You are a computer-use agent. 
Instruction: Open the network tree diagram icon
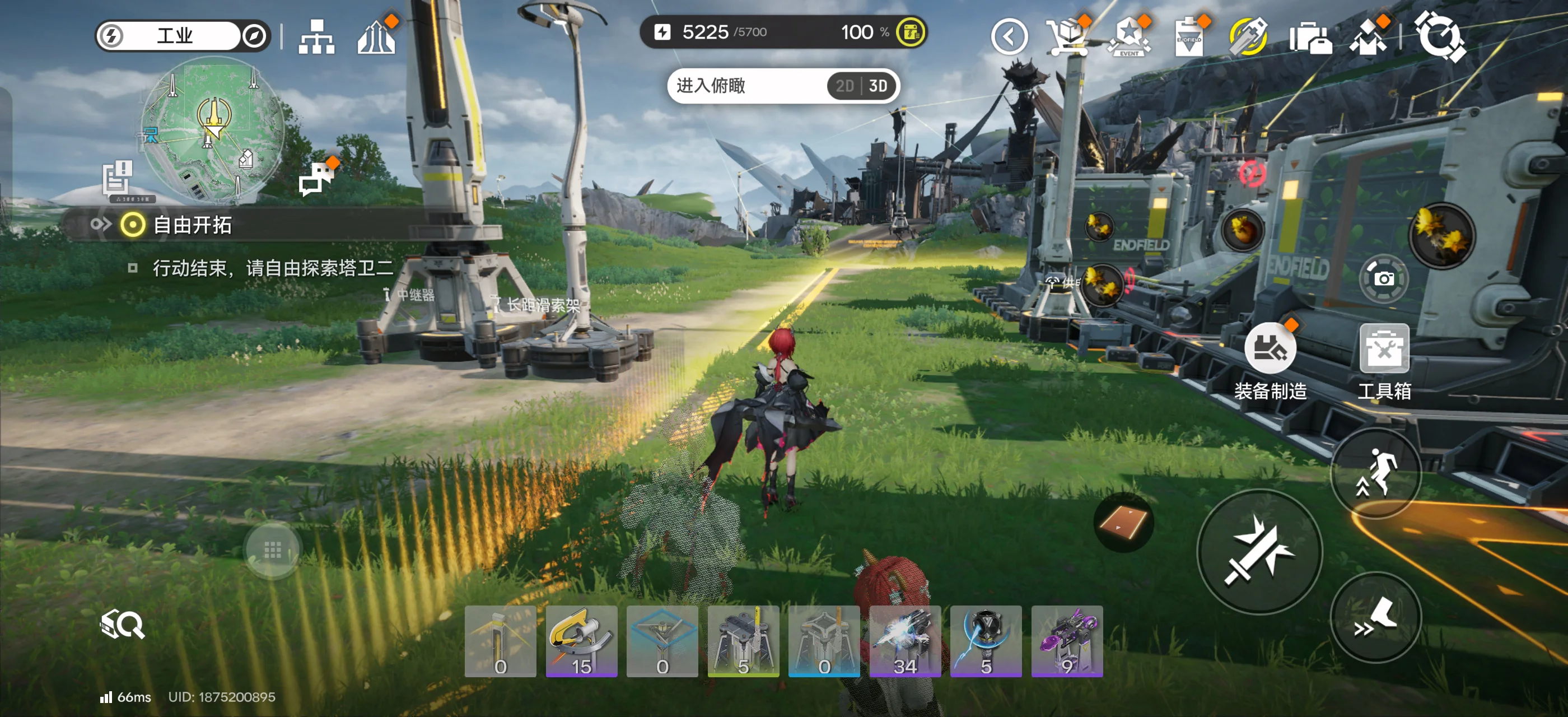pos(316,36)
